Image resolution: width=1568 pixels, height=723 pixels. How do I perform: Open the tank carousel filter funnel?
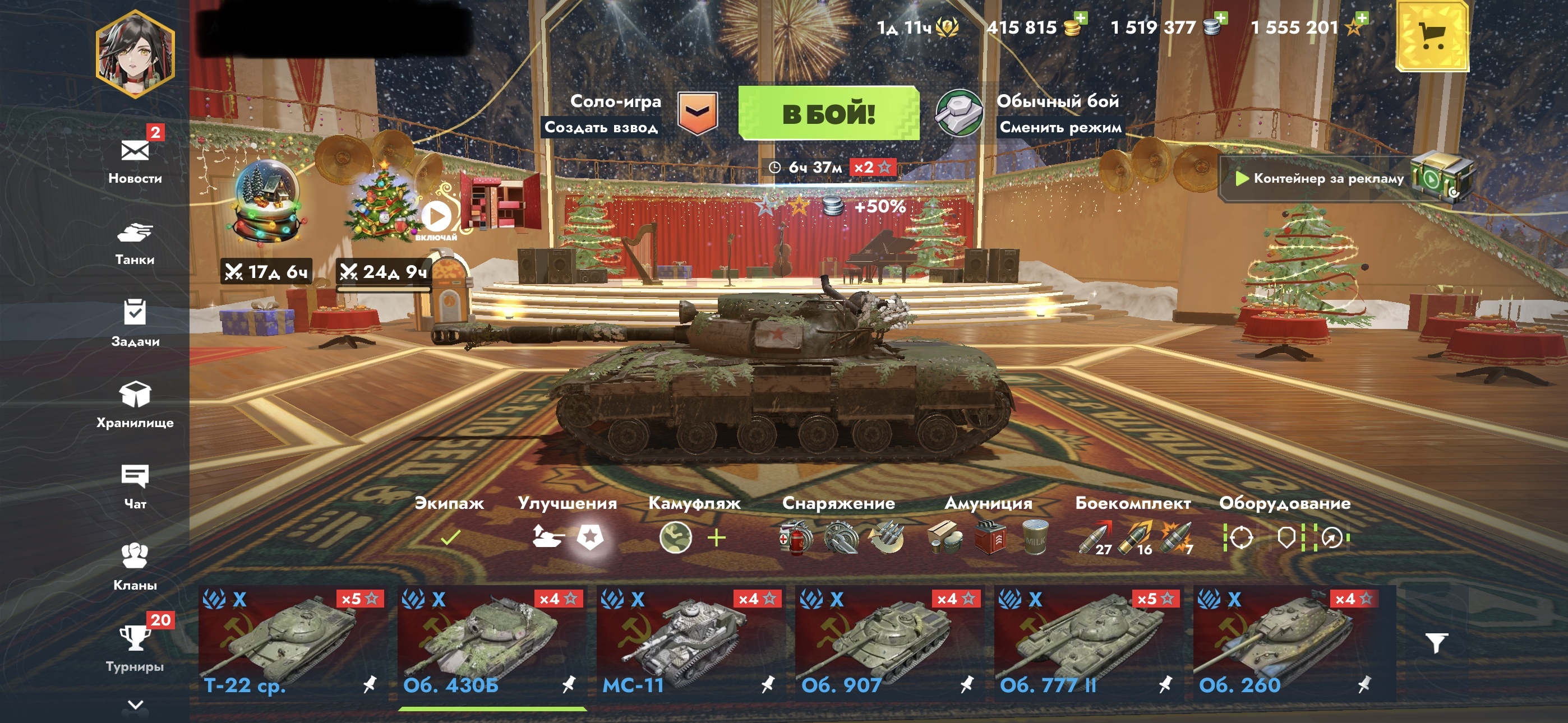1436,643
